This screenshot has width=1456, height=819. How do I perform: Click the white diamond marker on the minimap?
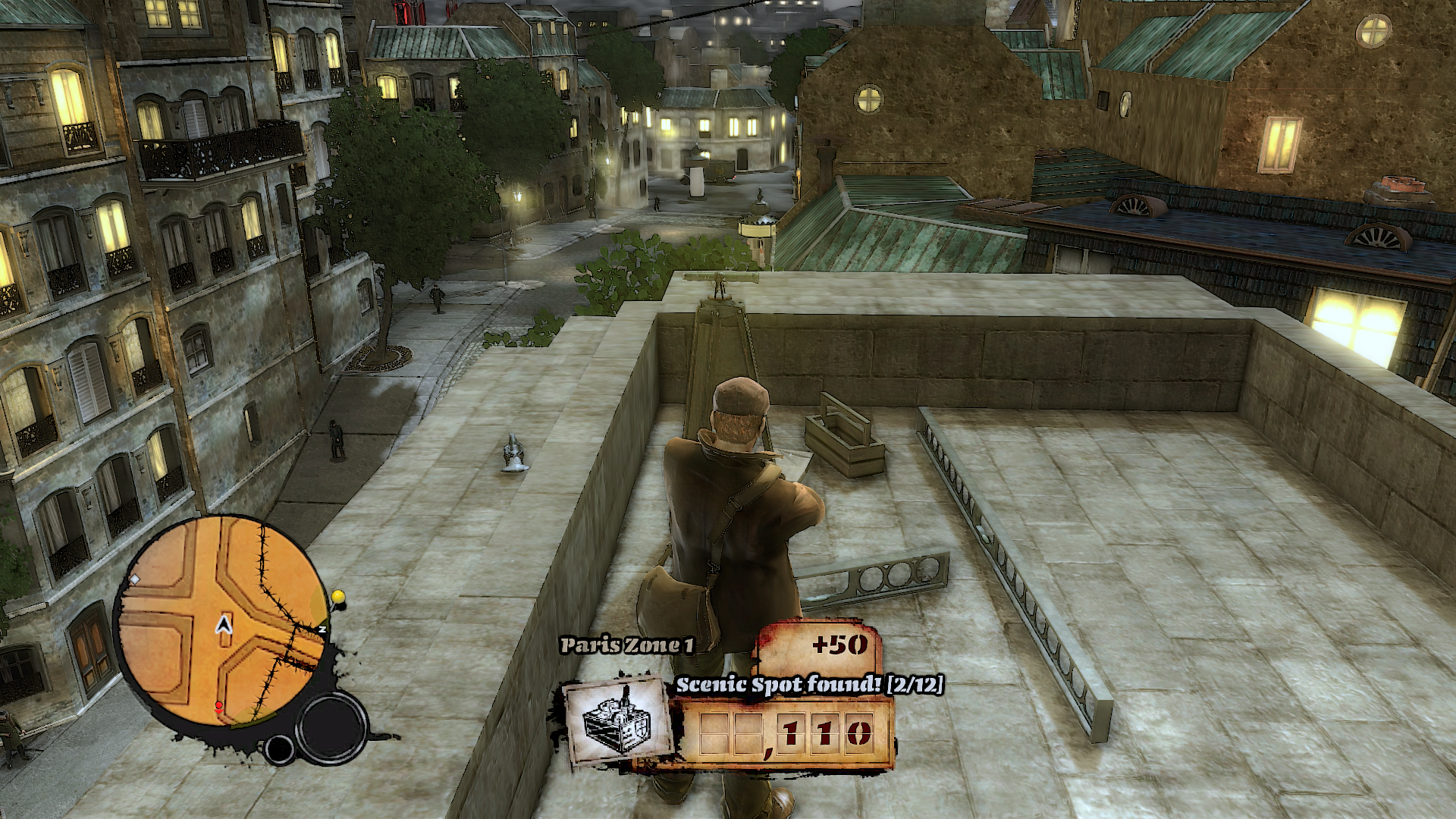click(x=135, y=579)
